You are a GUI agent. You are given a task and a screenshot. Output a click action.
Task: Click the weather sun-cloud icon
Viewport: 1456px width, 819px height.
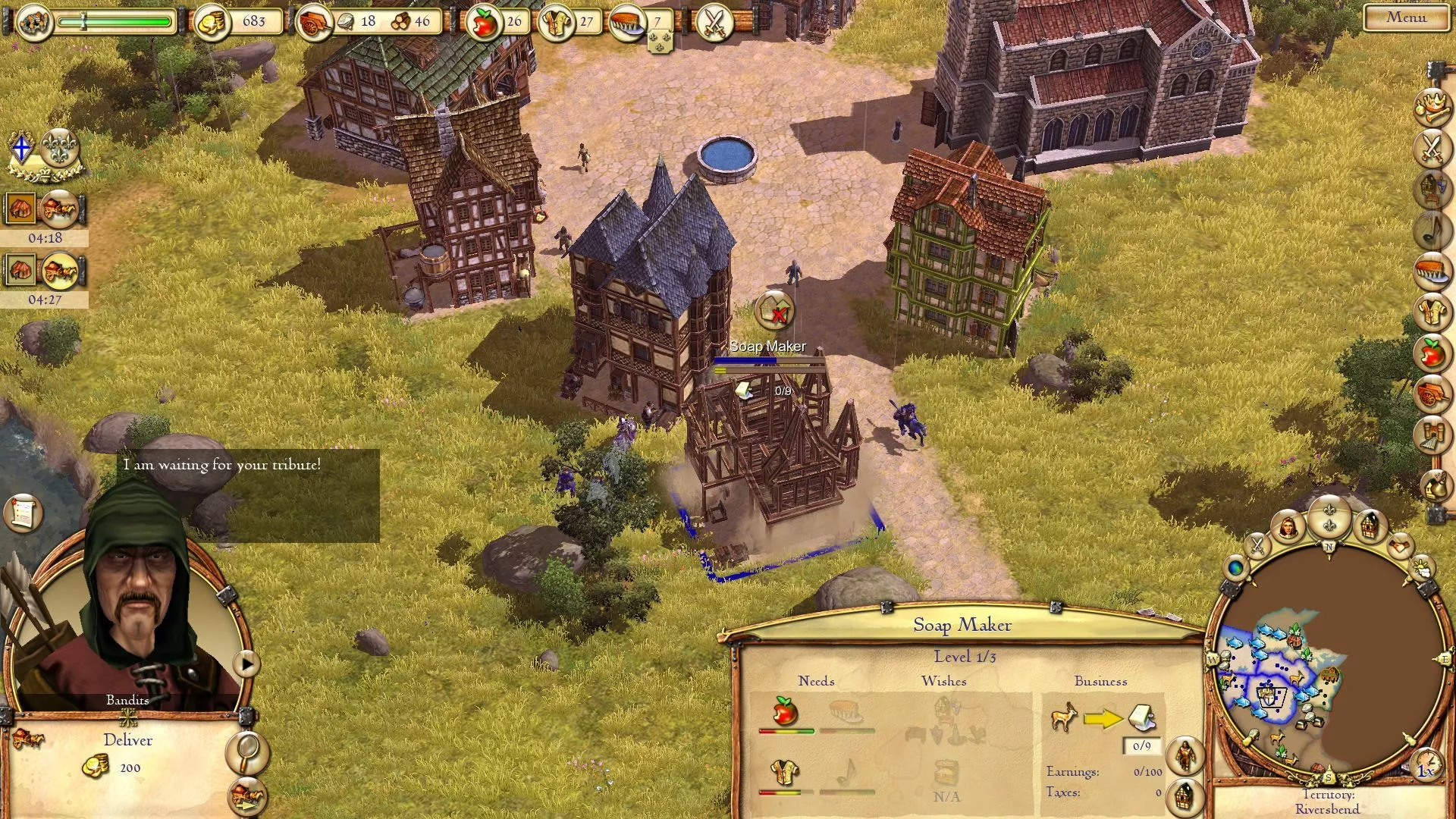(x=1423, y=568)
